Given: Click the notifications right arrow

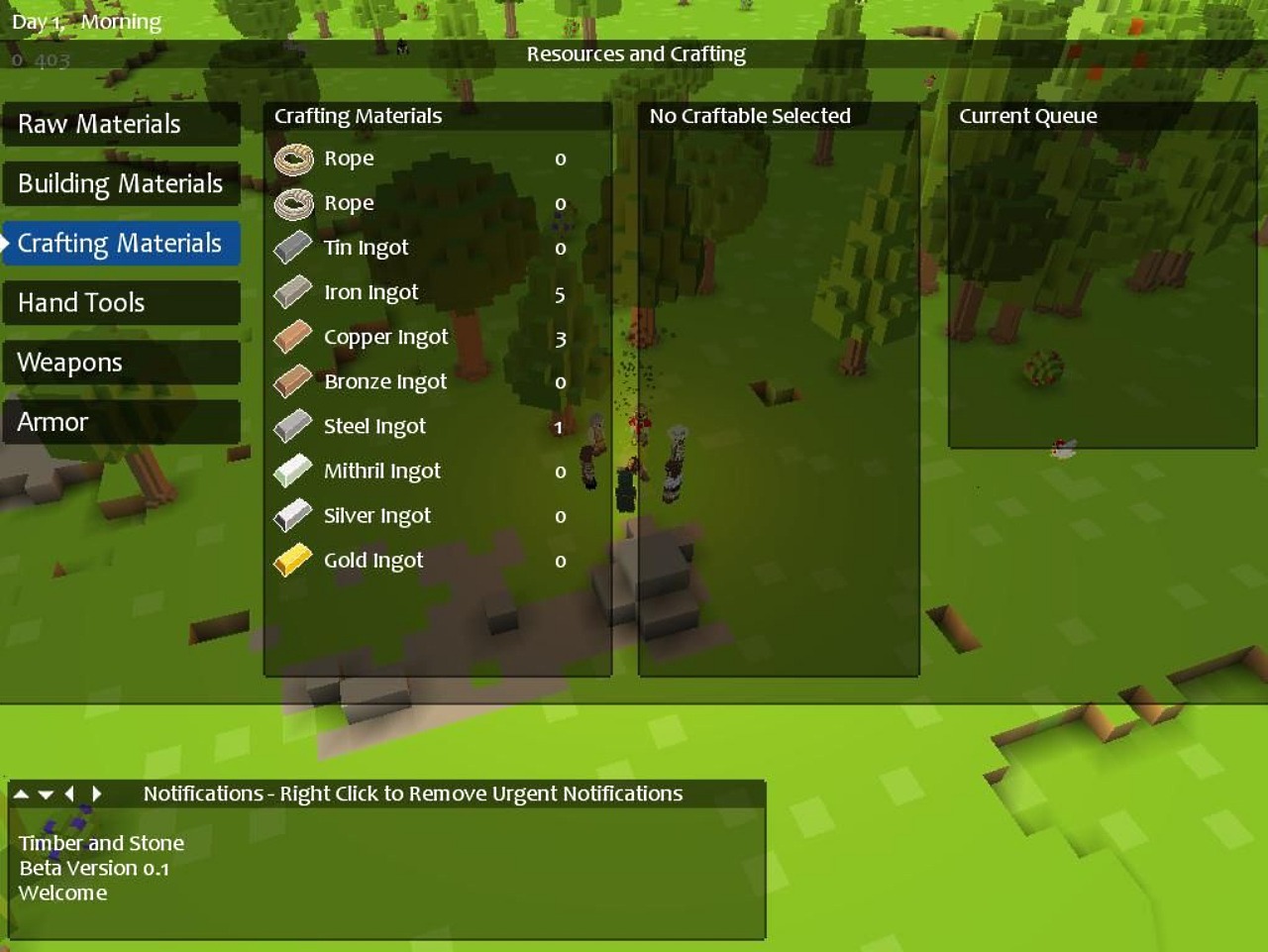Looking at the screenshot, I should (96, 793).
